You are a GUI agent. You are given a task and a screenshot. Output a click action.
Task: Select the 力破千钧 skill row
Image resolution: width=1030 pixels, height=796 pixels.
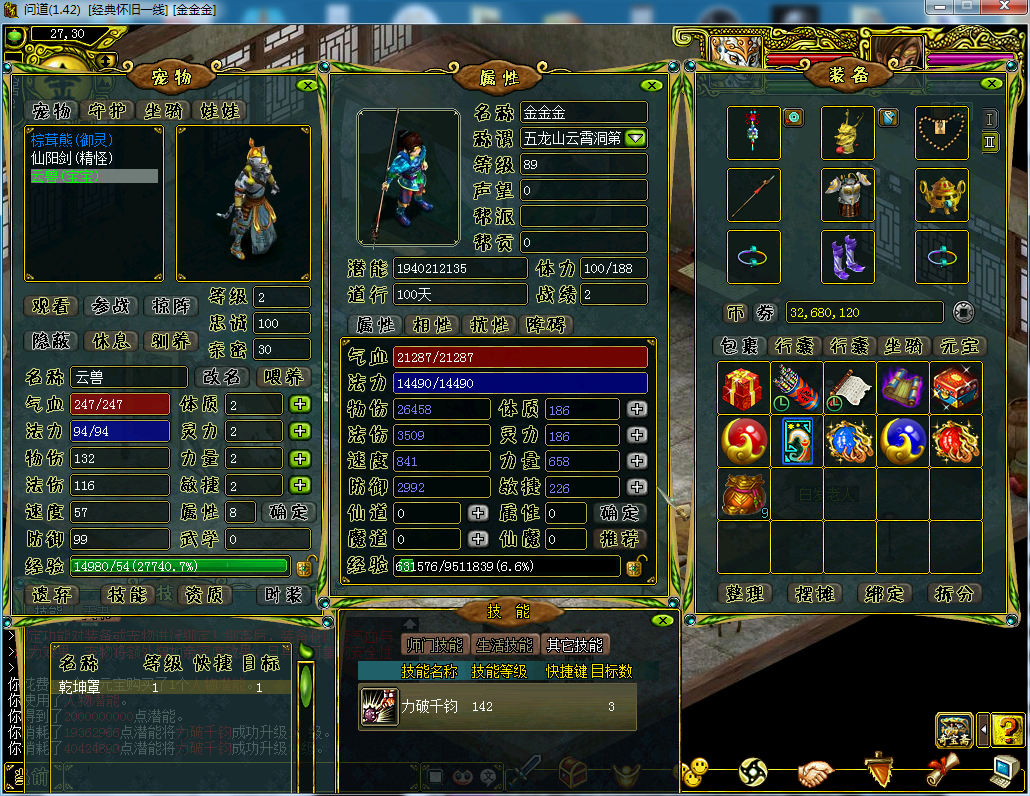[497, 706]
